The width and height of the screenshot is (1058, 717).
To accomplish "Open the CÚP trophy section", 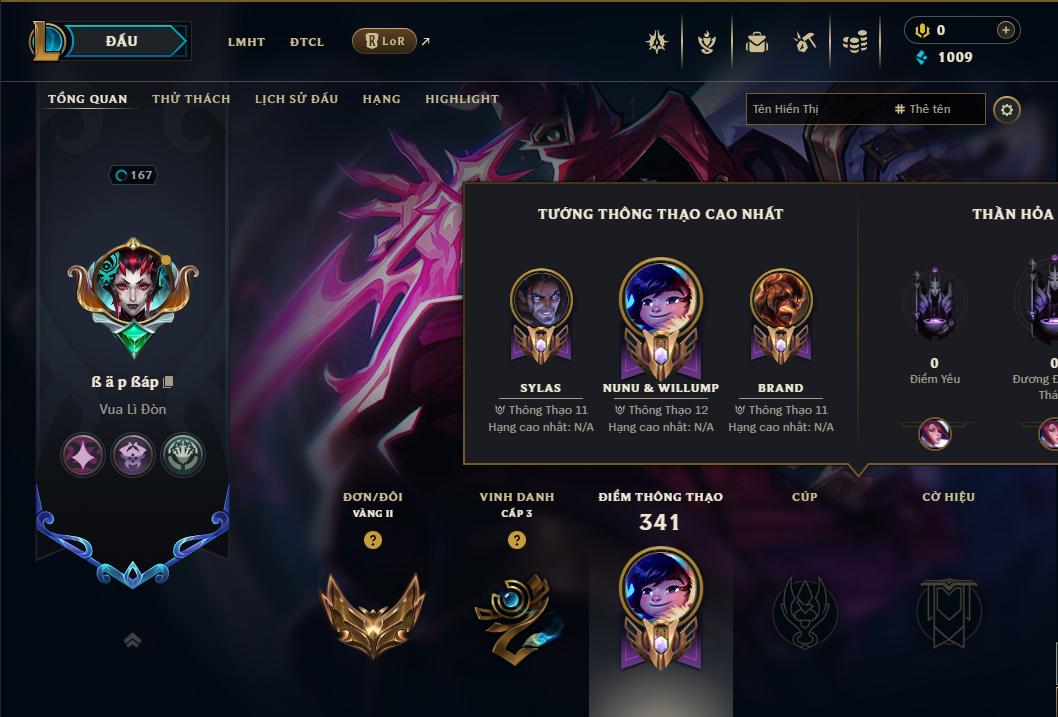I will [805, 610].
